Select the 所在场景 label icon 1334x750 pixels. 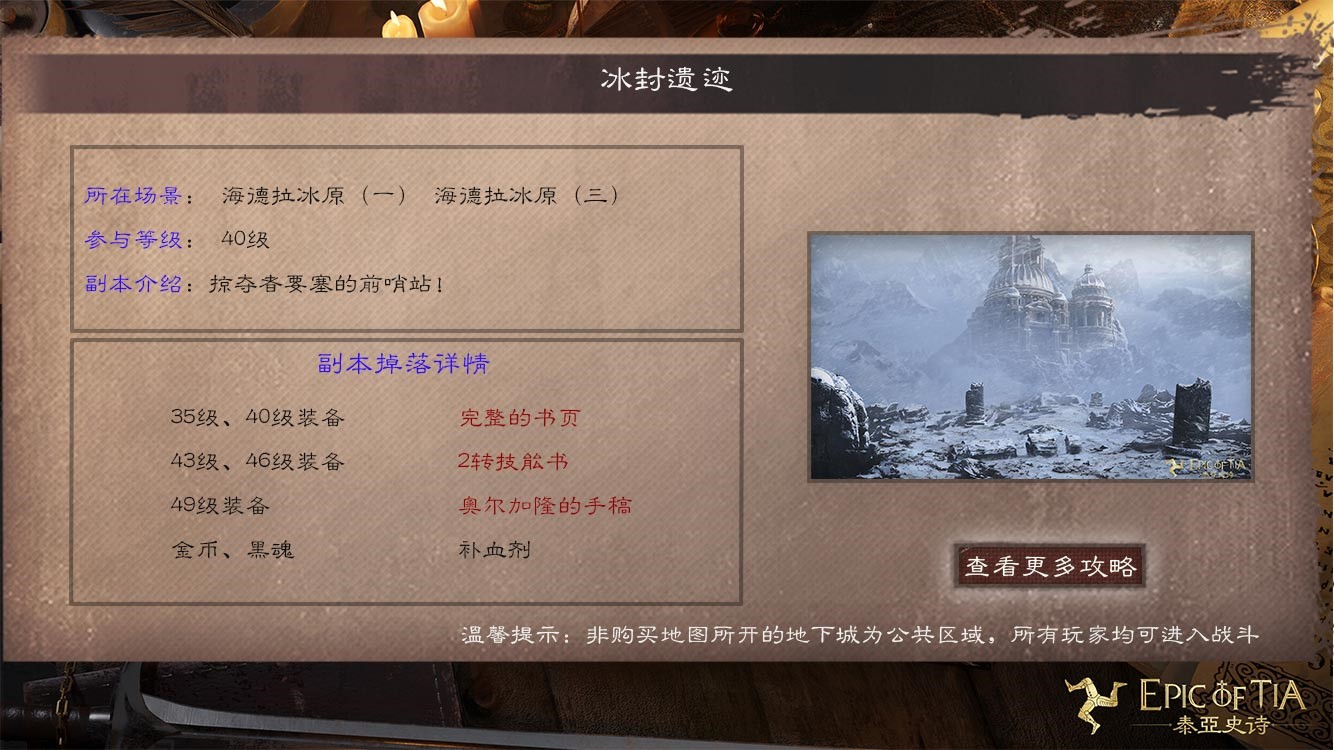(x=127, y=196)
